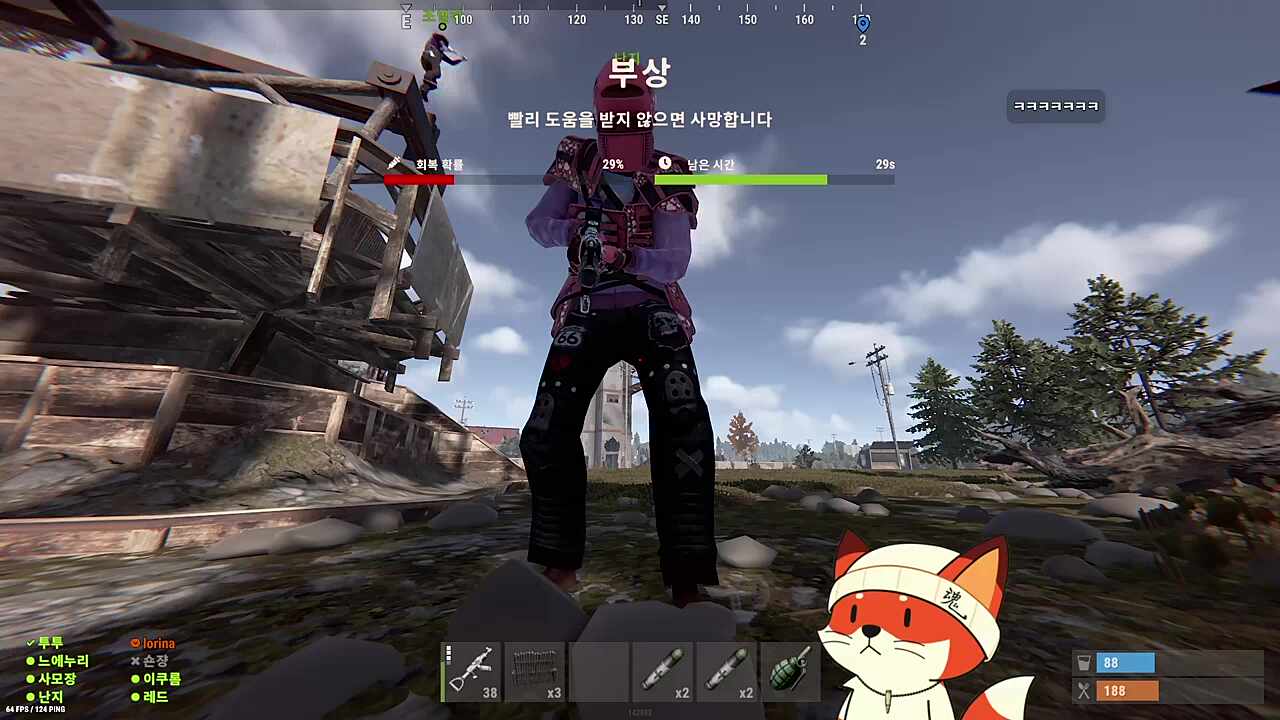Click the chainlink item stack showing x3
Screen dimensions: 1280x720
535,672
